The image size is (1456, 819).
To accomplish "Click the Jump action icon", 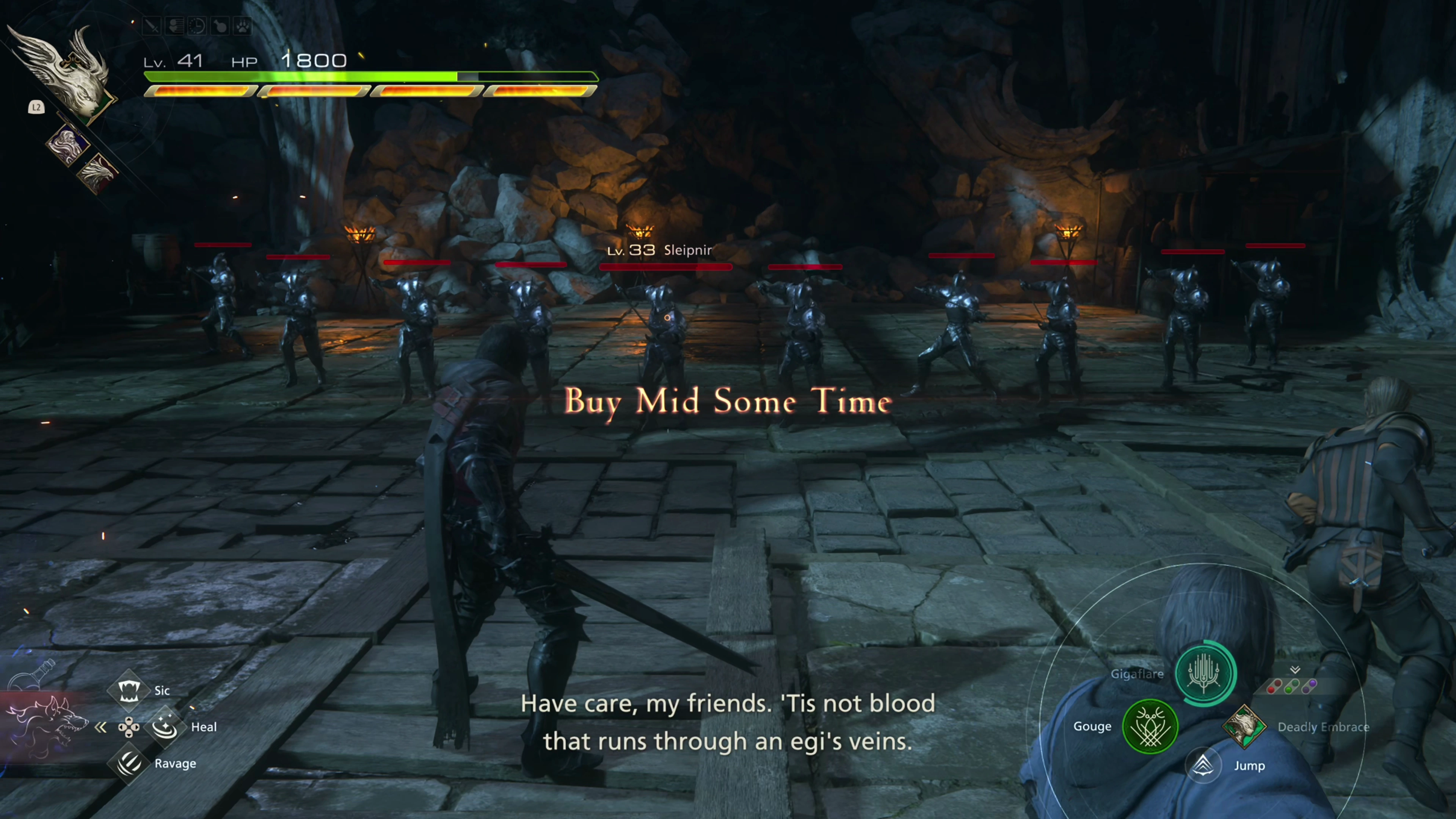I will point(1203,765).
